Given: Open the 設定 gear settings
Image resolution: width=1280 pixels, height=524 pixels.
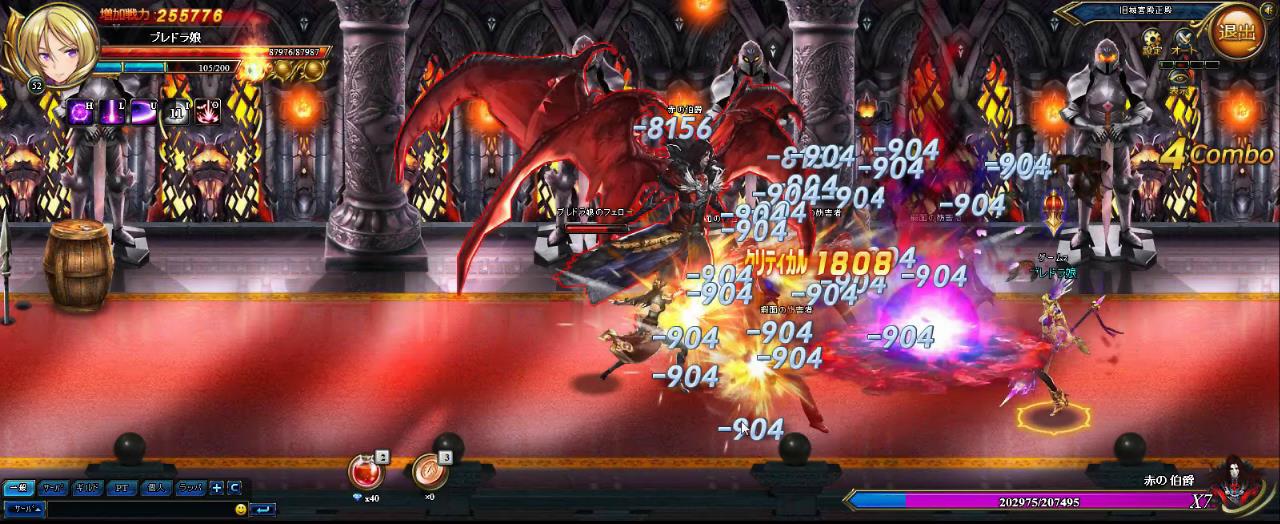Looking at the screenshot, I should pos(1153,39).
